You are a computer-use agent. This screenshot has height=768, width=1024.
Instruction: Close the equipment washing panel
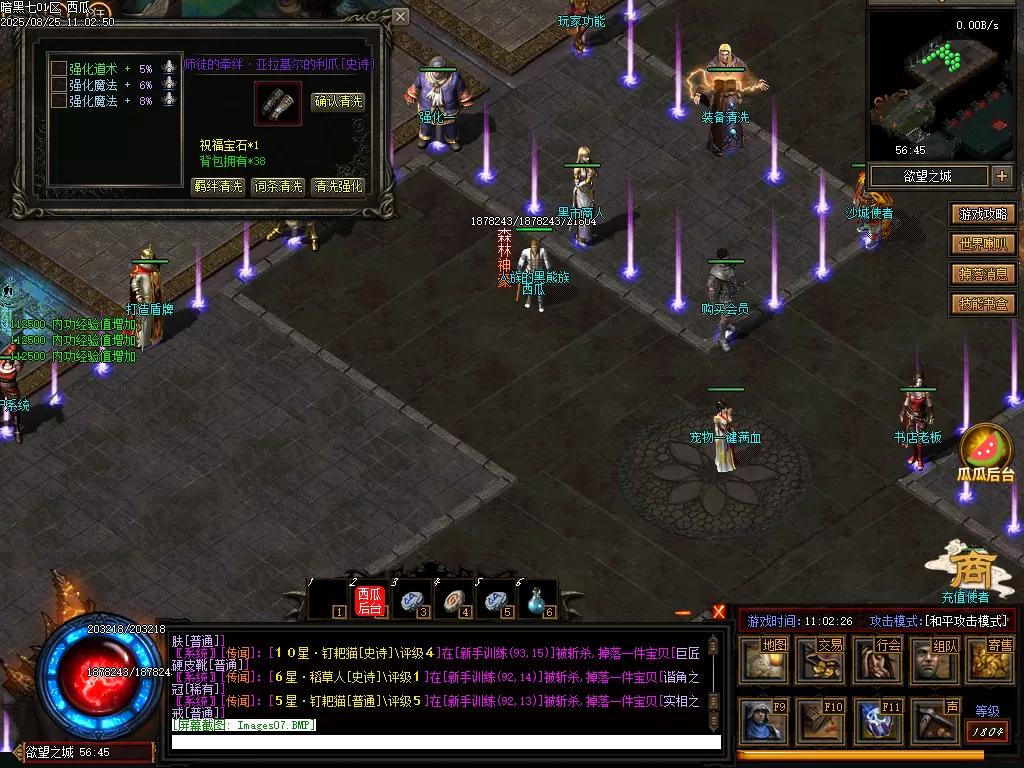pyautogui.click(x=400, y=17)
